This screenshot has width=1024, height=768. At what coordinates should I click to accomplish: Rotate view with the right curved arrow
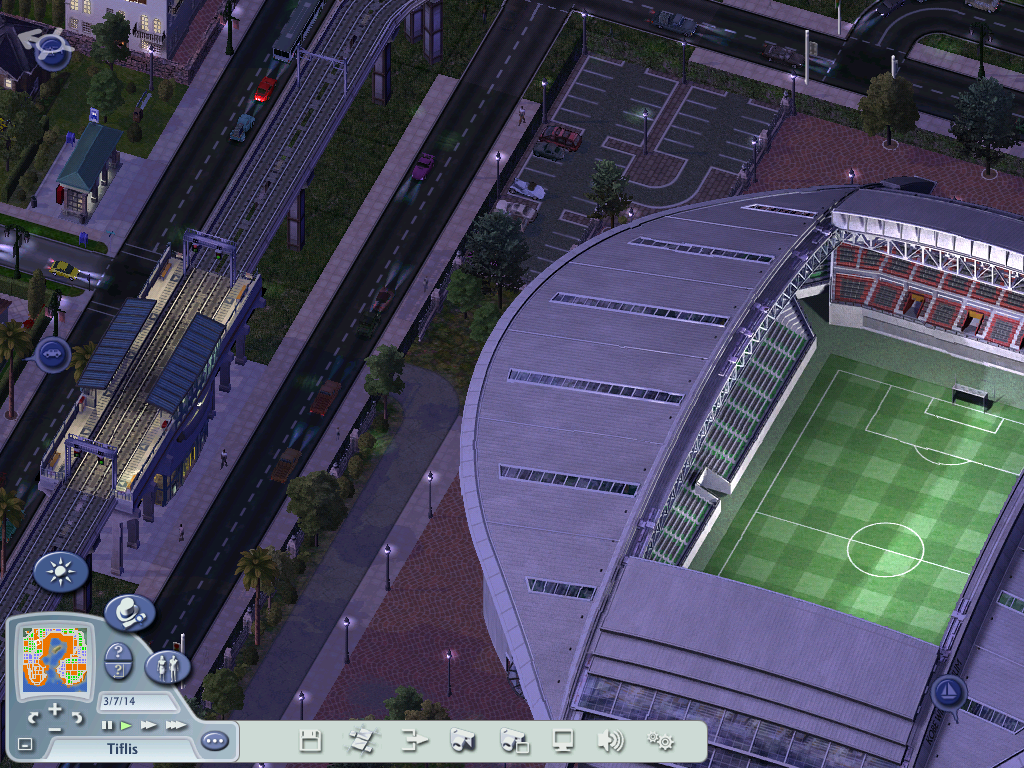pos(78,716)
